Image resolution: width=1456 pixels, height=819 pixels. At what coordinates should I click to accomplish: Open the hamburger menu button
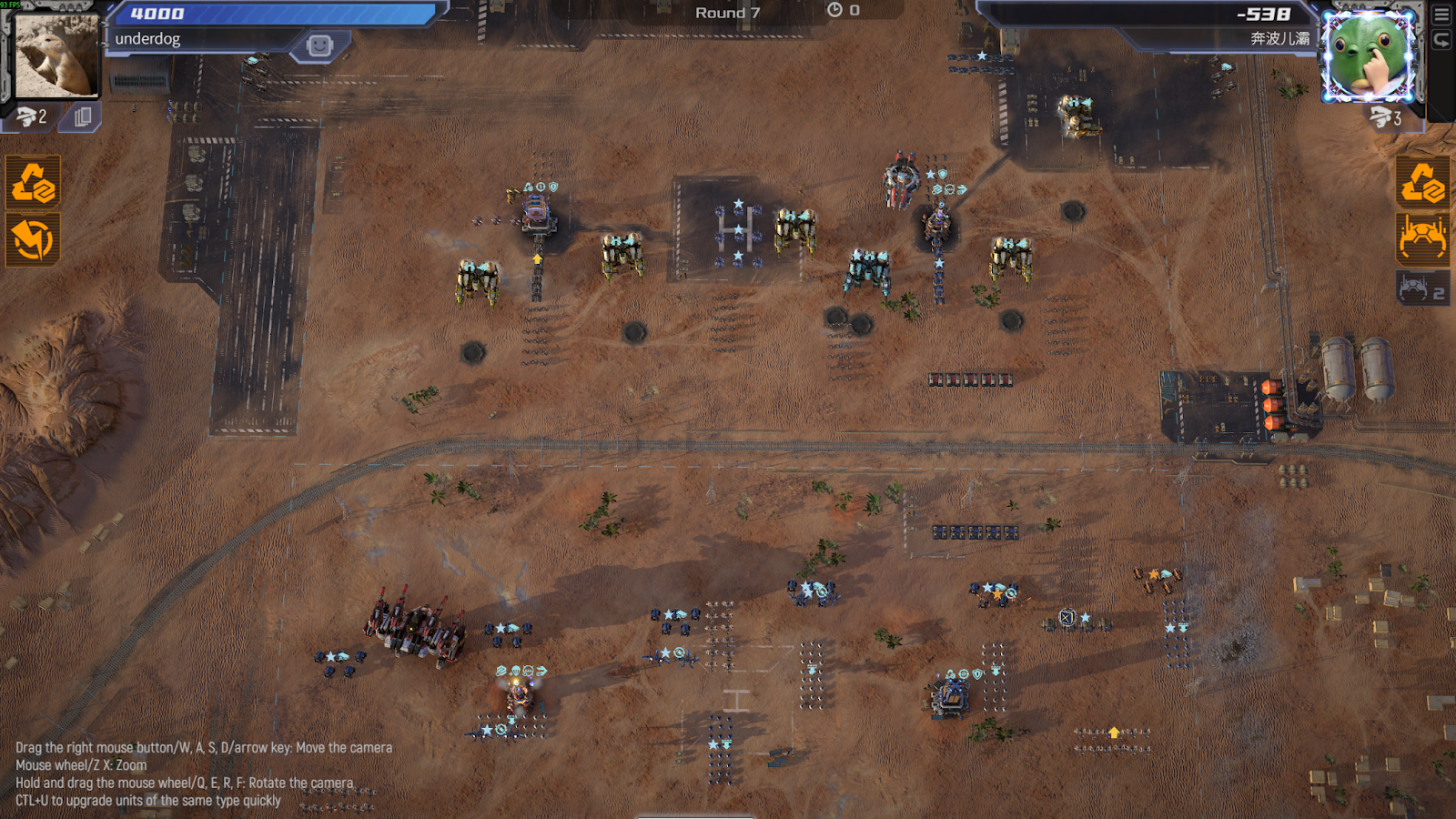coord(1441,15)
